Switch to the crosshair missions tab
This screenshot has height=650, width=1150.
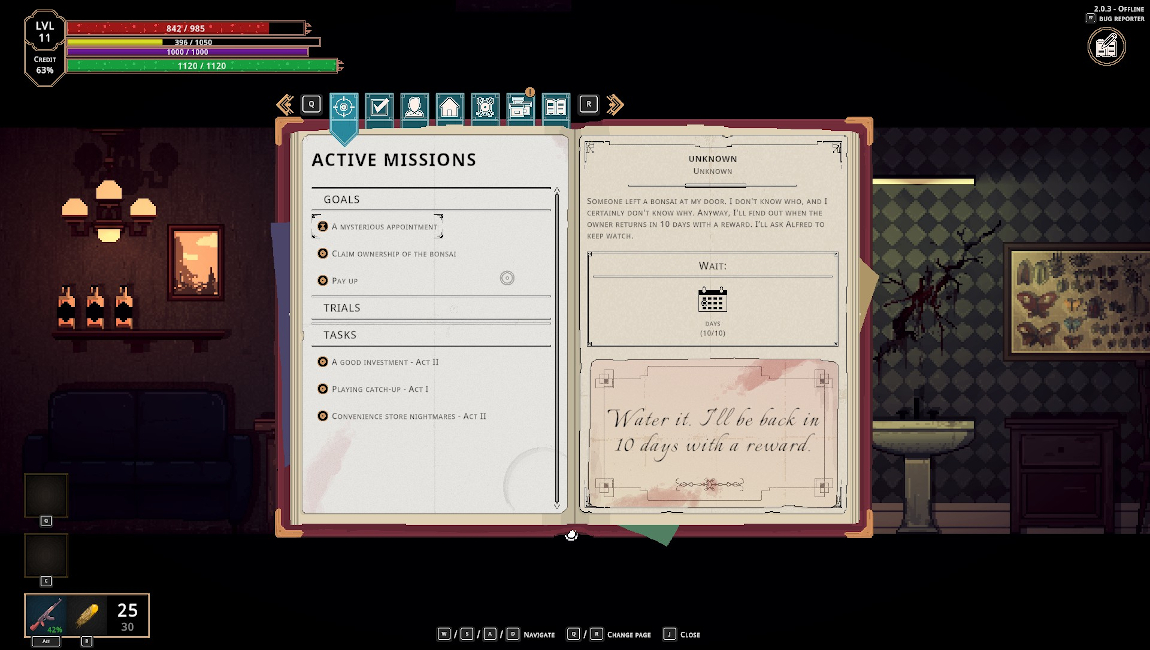point(343,107)
